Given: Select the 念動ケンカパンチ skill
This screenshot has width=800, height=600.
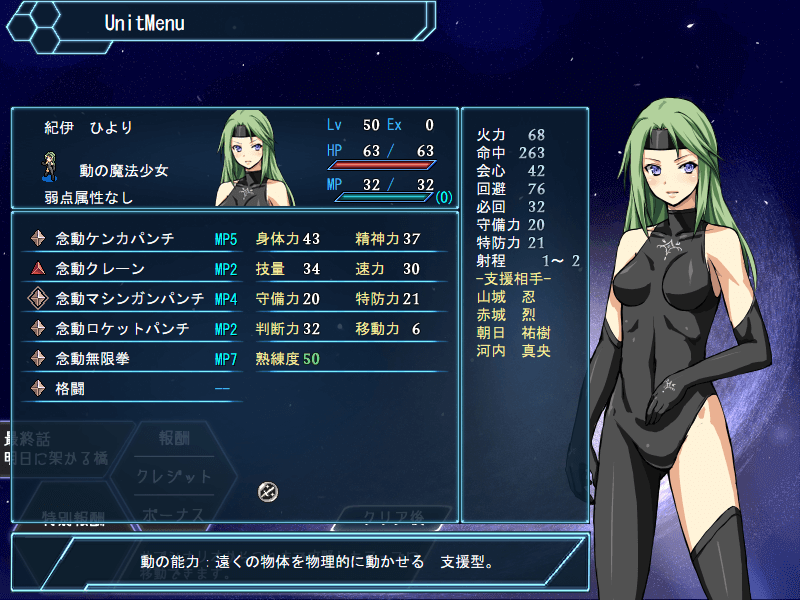Looking at the screenshot, I should [115, 239].
